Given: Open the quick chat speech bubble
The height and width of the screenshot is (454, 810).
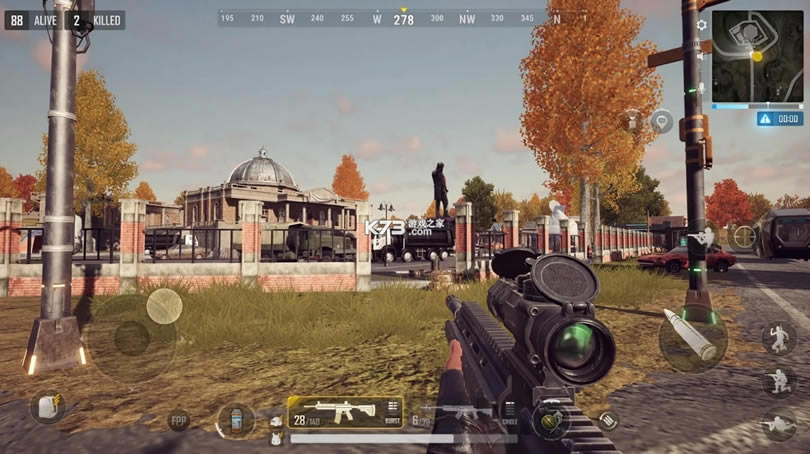Looking at the screenshot, I should (661, 121).
